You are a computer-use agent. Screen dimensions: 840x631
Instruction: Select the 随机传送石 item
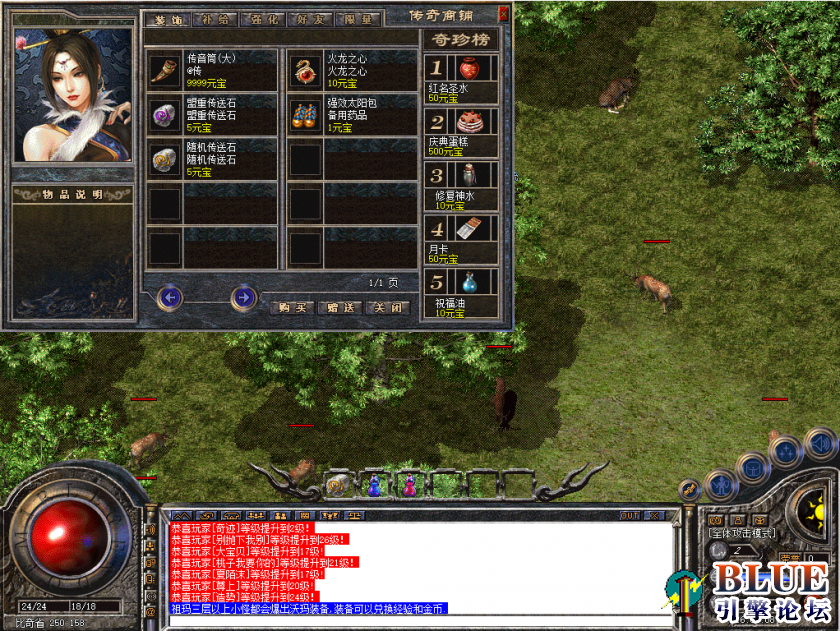(163, 159)
